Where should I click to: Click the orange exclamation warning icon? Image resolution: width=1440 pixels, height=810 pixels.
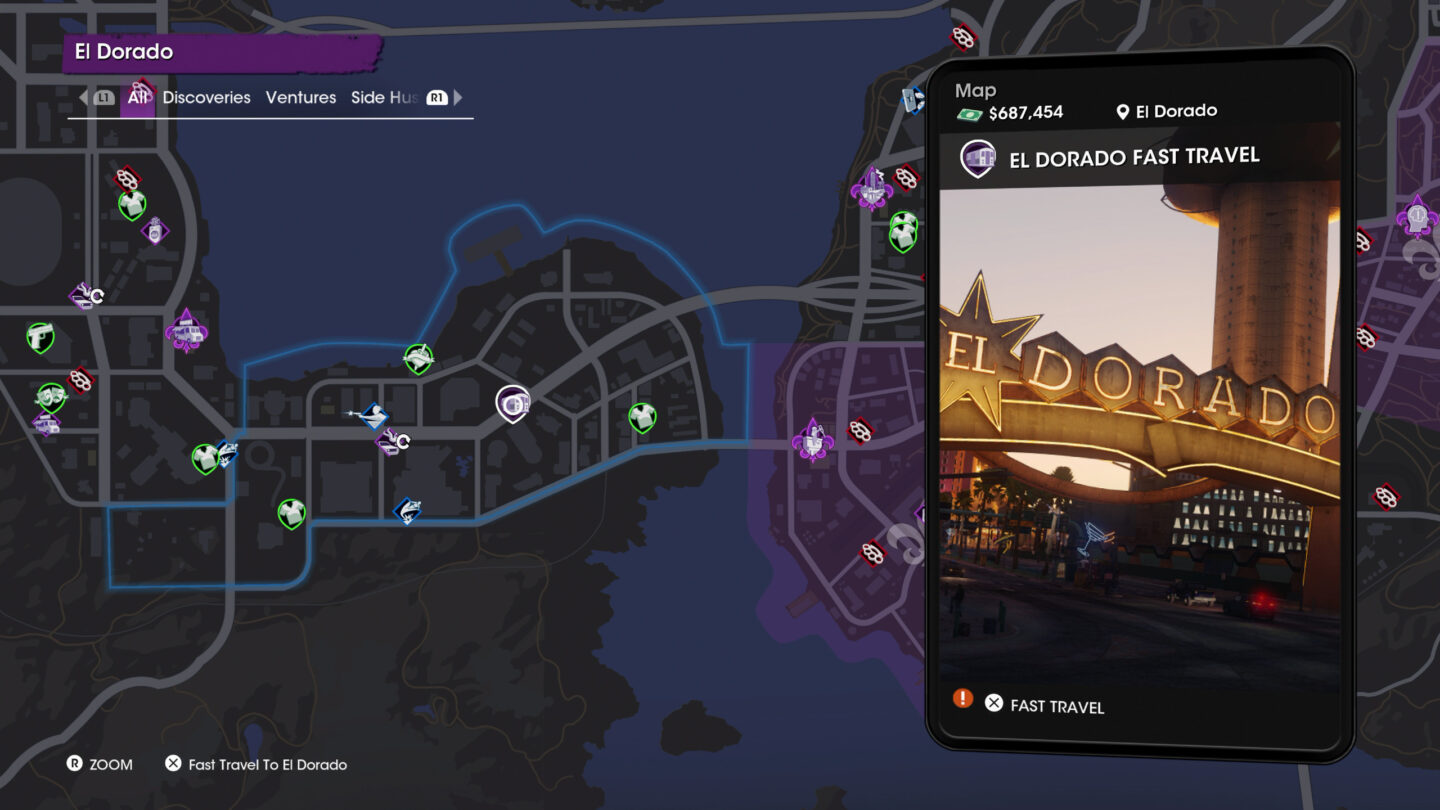961,699
